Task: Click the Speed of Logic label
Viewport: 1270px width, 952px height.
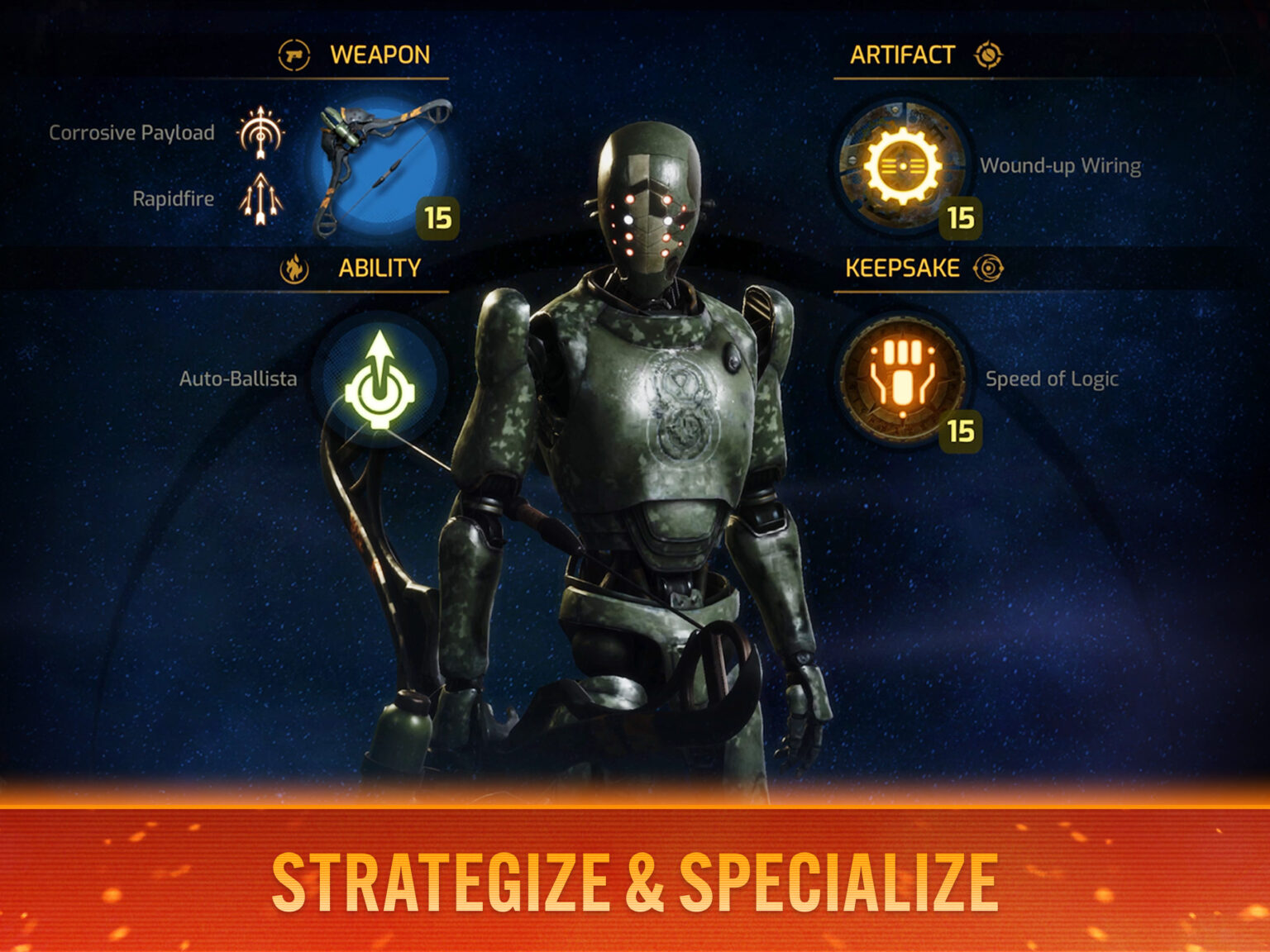Action: (1051, 380)
